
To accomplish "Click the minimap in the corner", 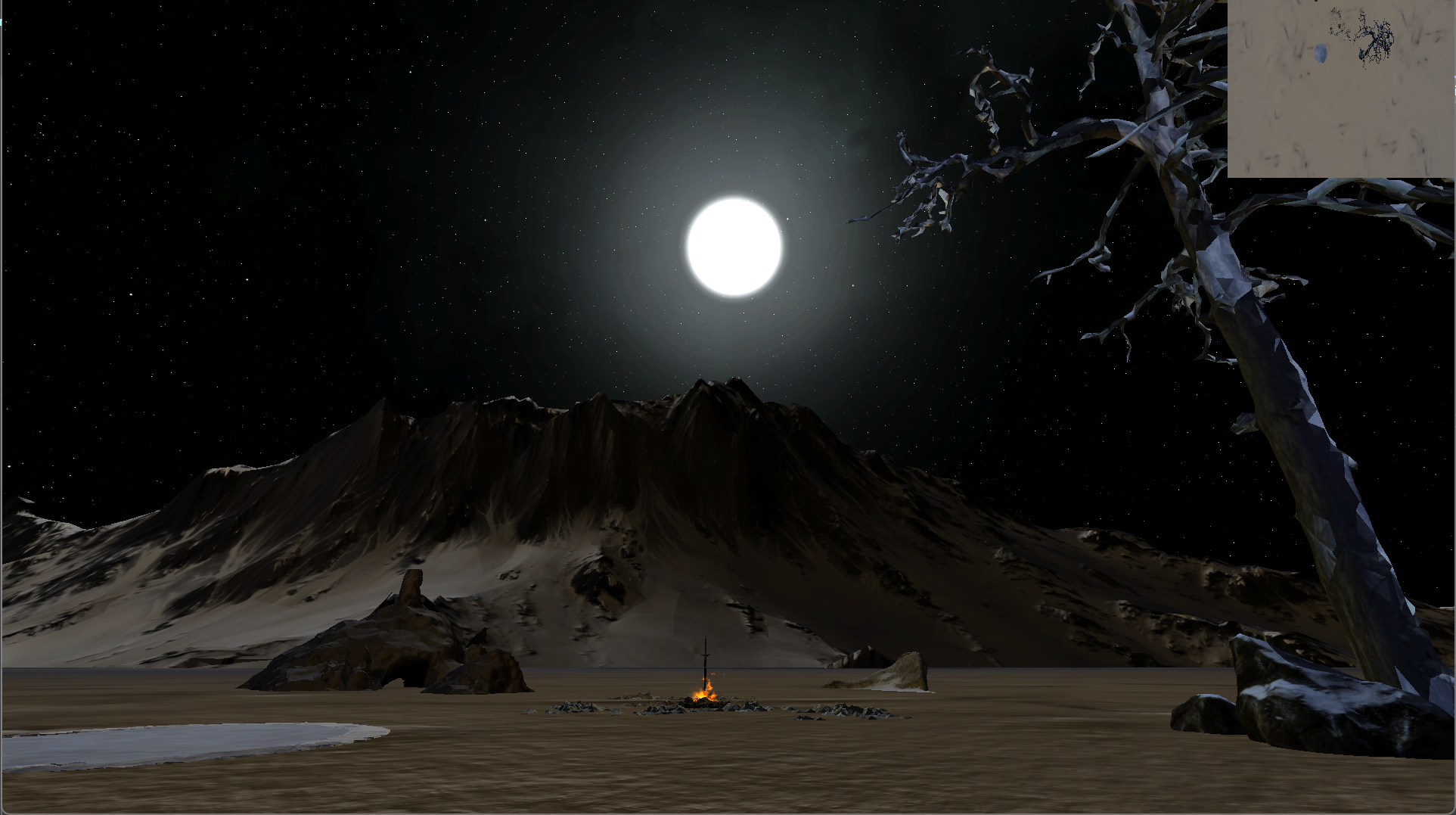I will click(1340, 89).
